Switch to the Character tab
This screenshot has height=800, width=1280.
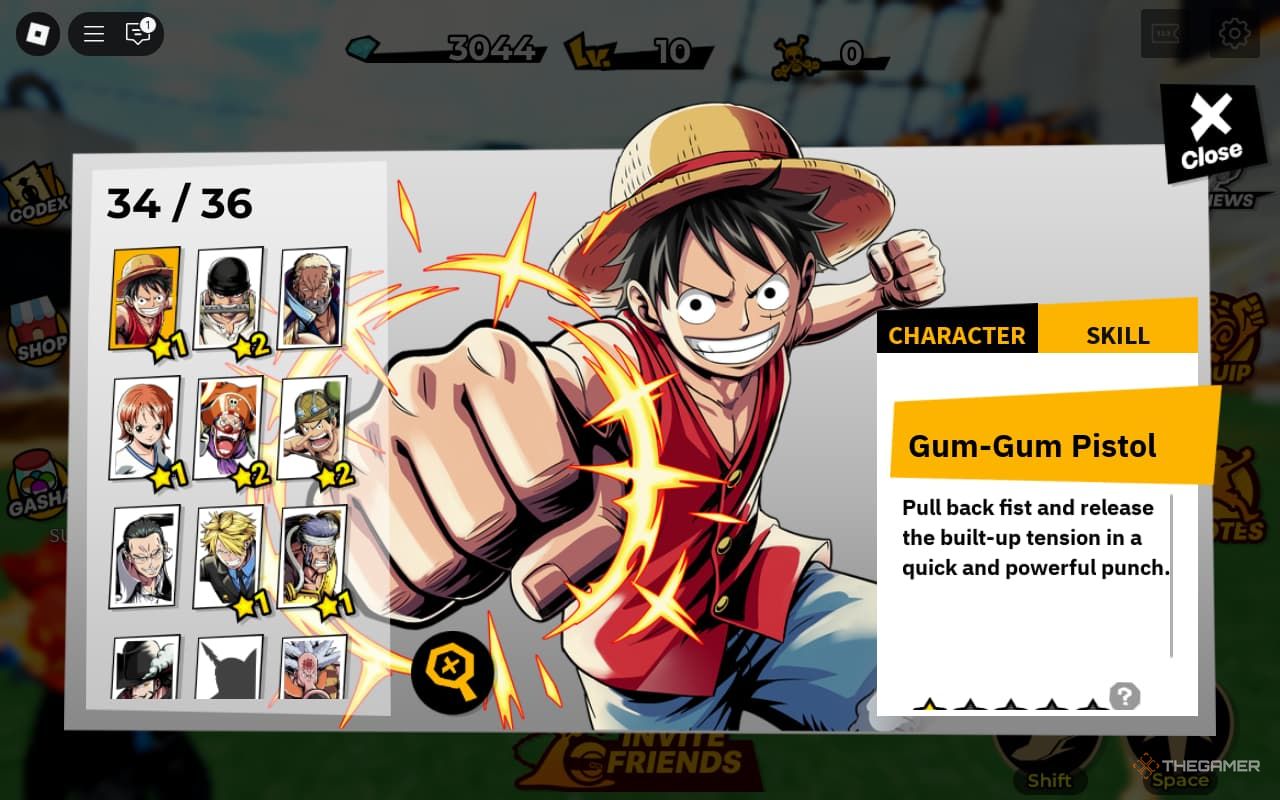957,336
